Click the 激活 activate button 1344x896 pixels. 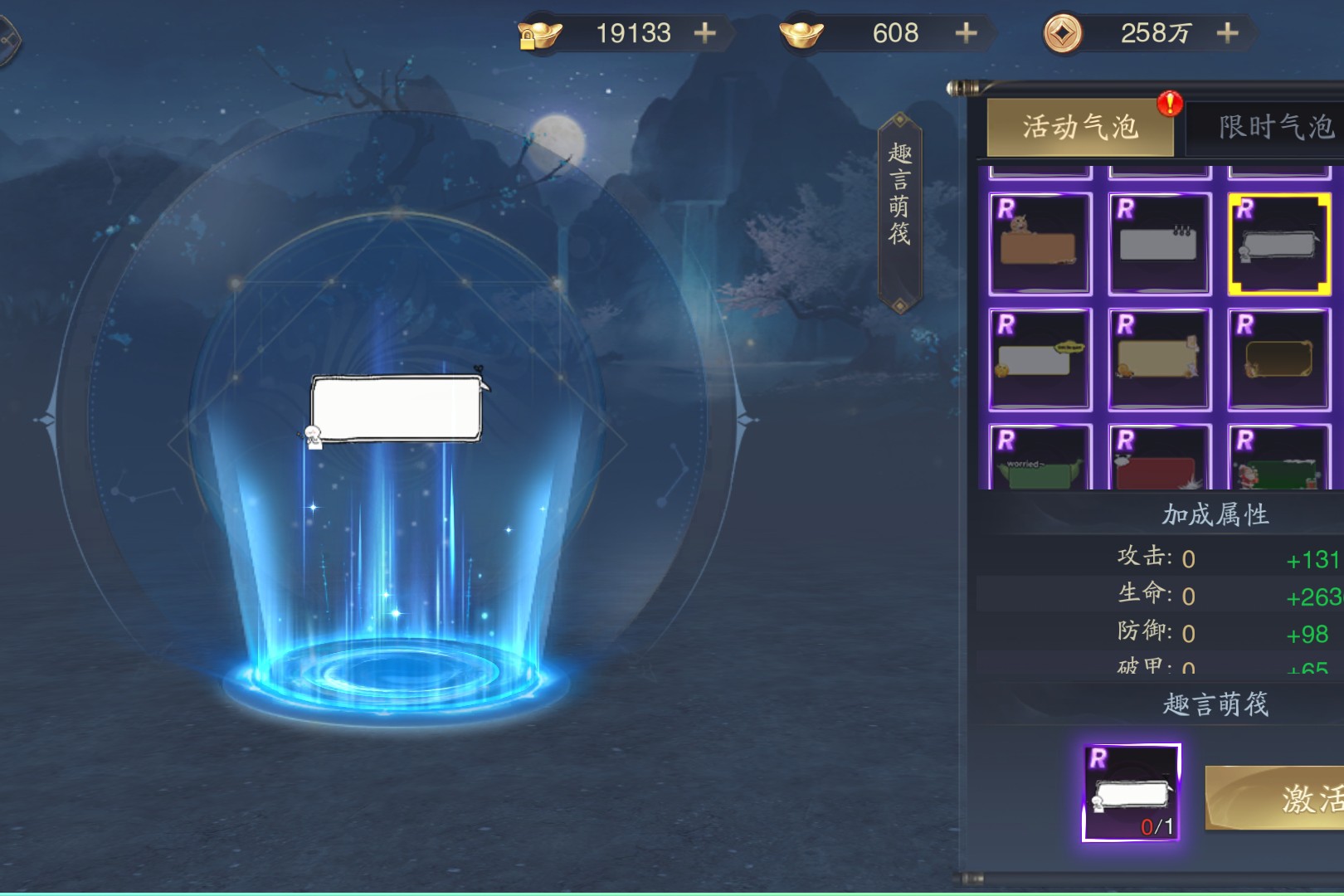coord(1294,798)
